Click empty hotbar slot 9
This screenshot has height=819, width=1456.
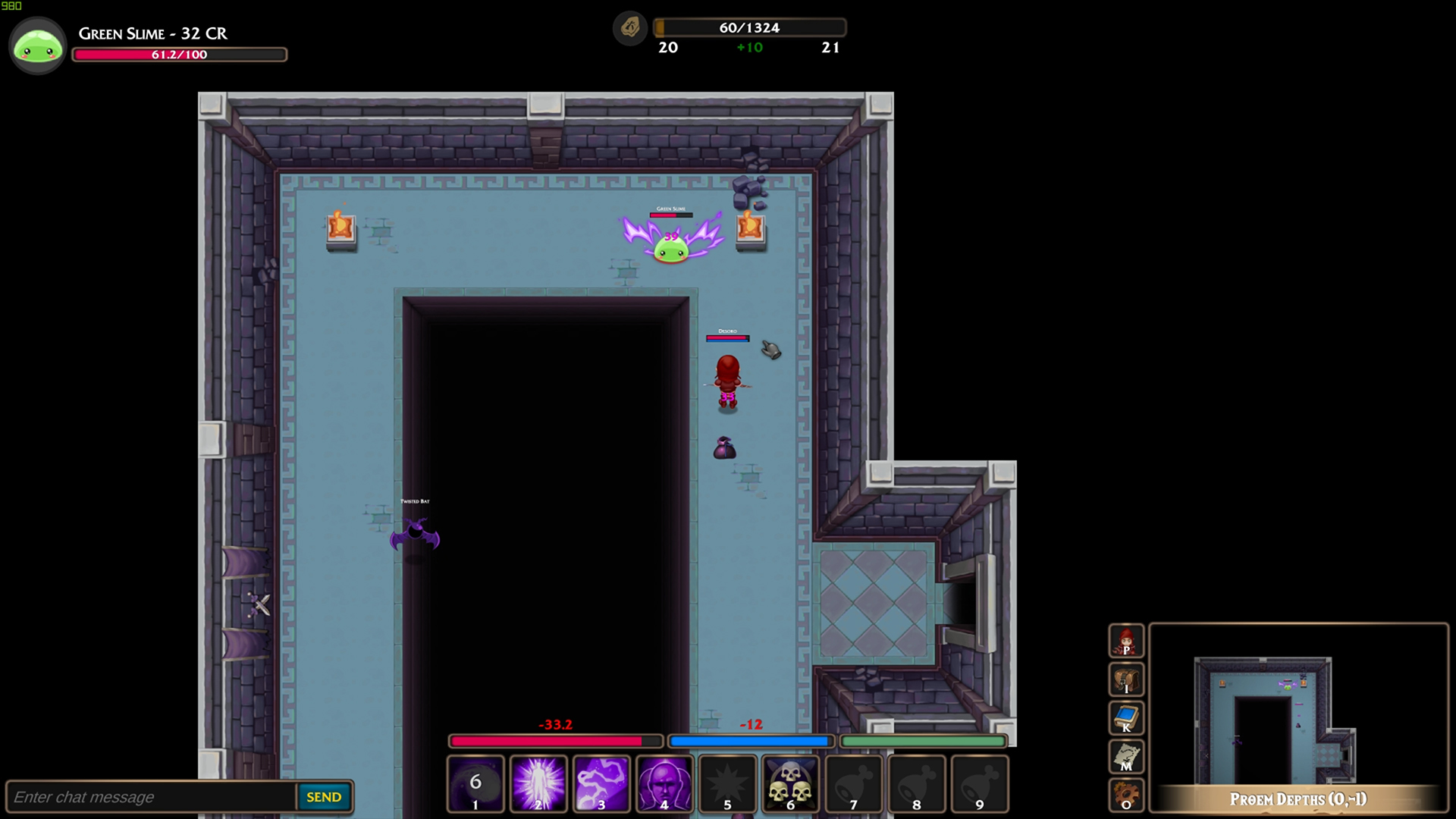(x=980, y=783)
